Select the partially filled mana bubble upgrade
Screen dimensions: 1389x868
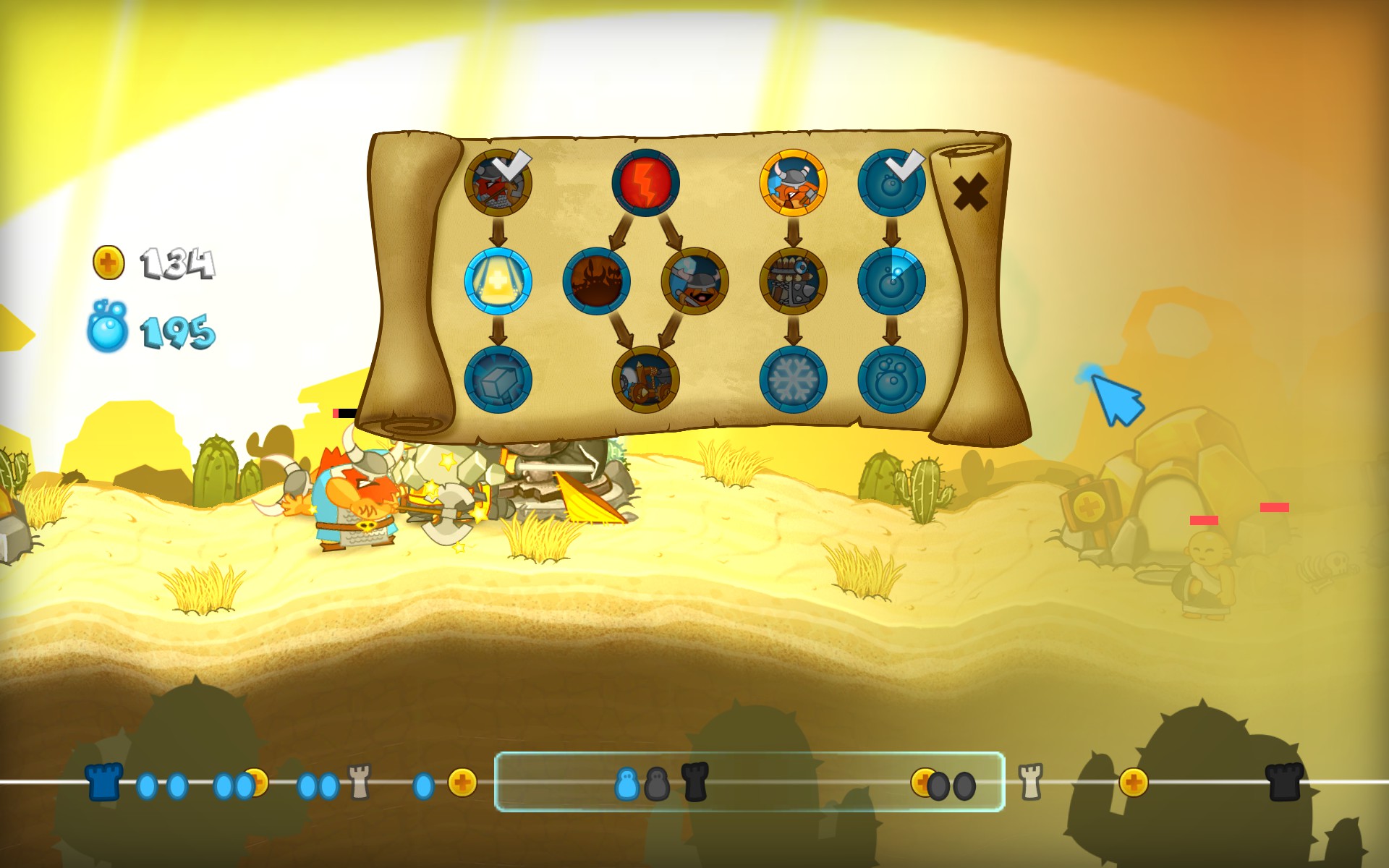click(891, 281)
